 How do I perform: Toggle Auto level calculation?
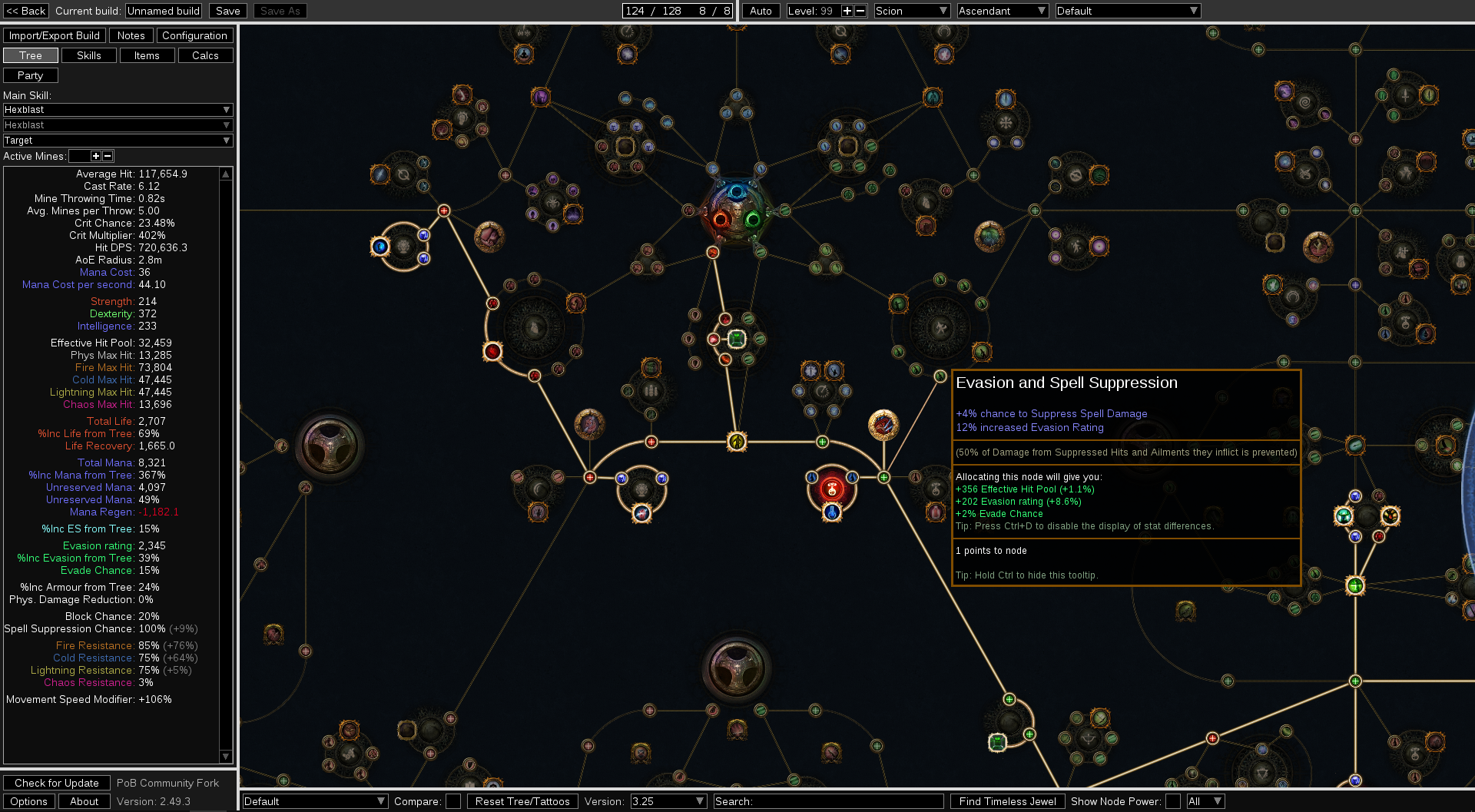pyautogui.click(x=760, y=11)
